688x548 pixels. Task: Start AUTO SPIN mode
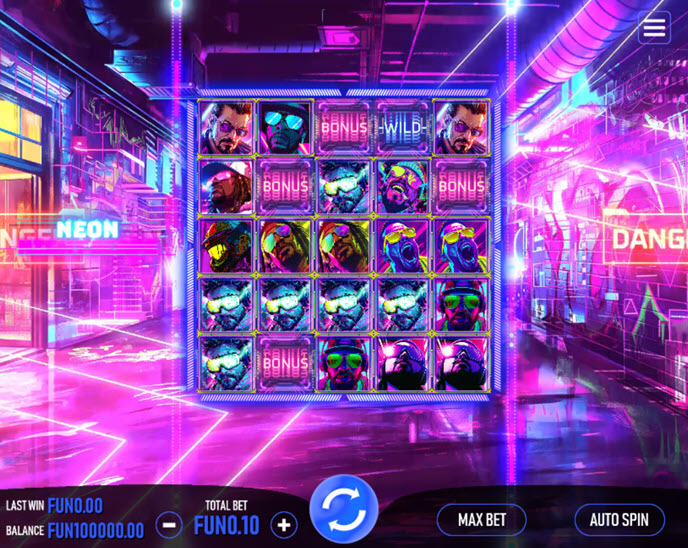pyautogui.click(x=619, y=520)
